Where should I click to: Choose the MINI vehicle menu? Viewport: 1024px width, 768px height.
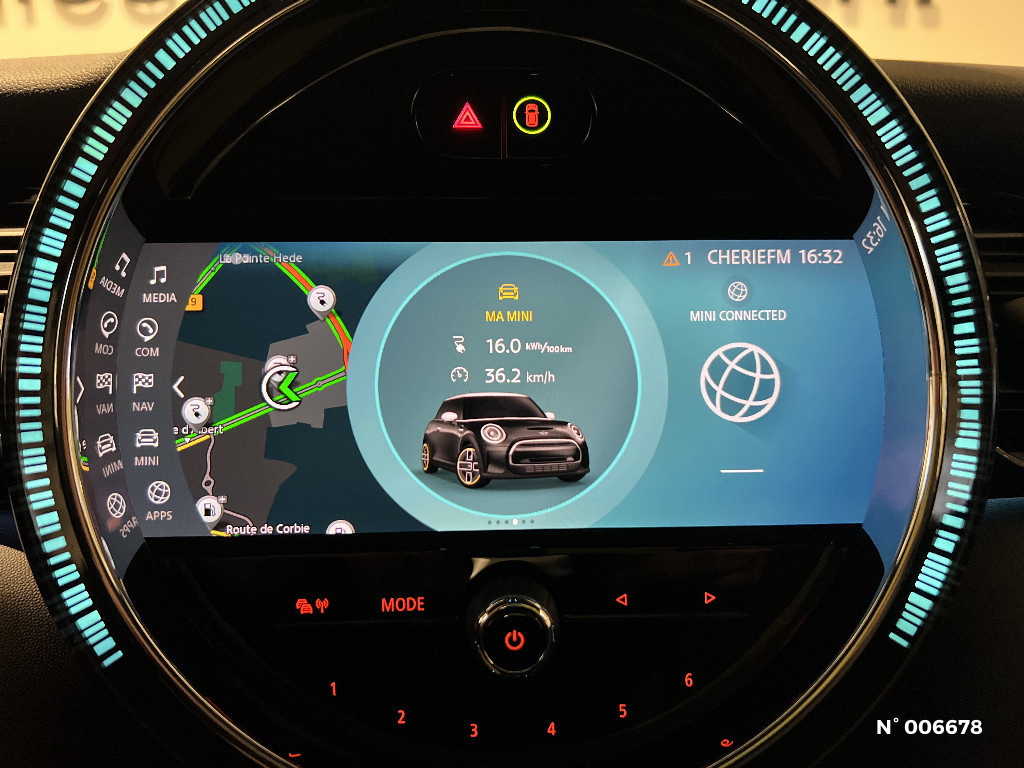point(146,446)
